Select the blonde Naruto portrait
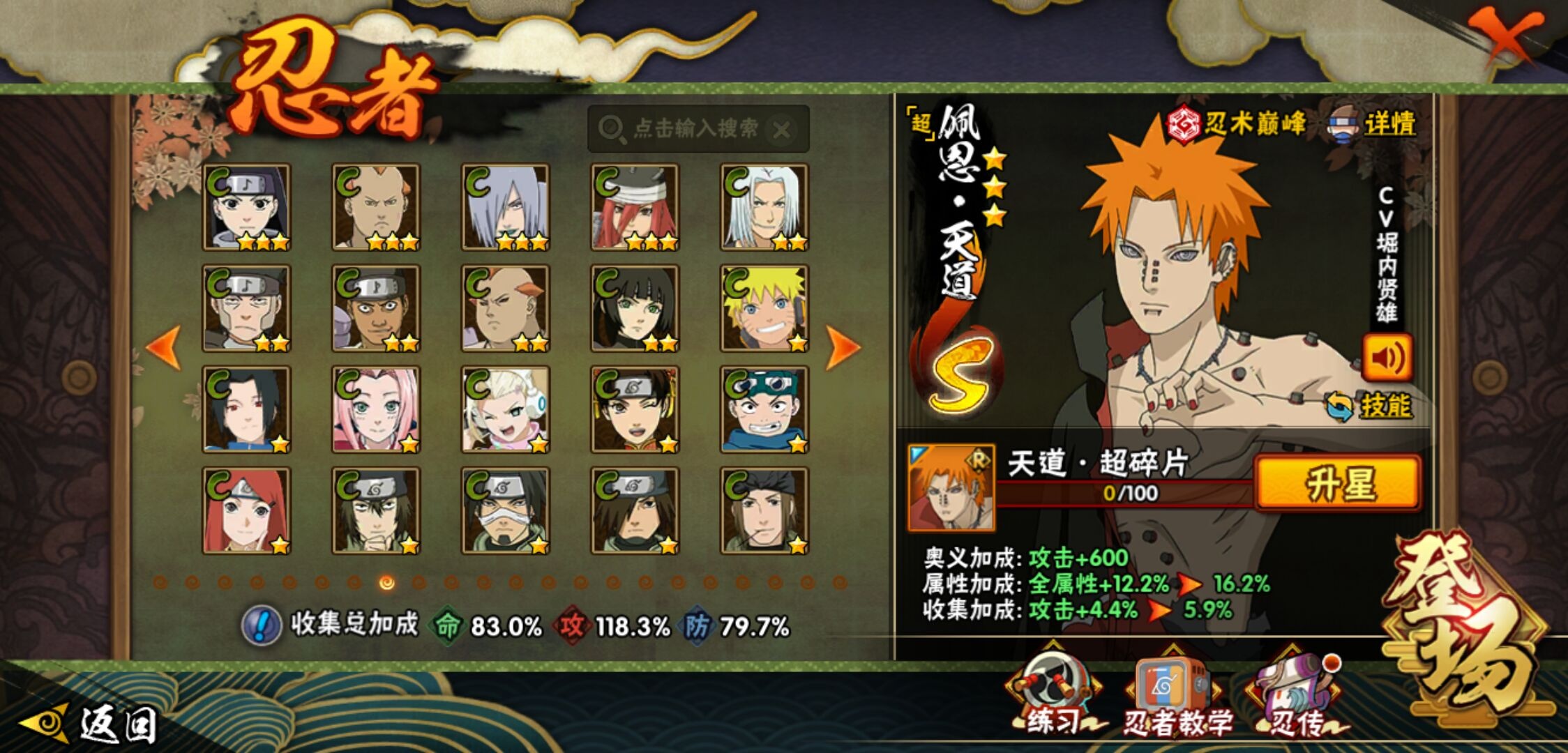Screen dimensions: 1568x753 click(x=764, y=308)
